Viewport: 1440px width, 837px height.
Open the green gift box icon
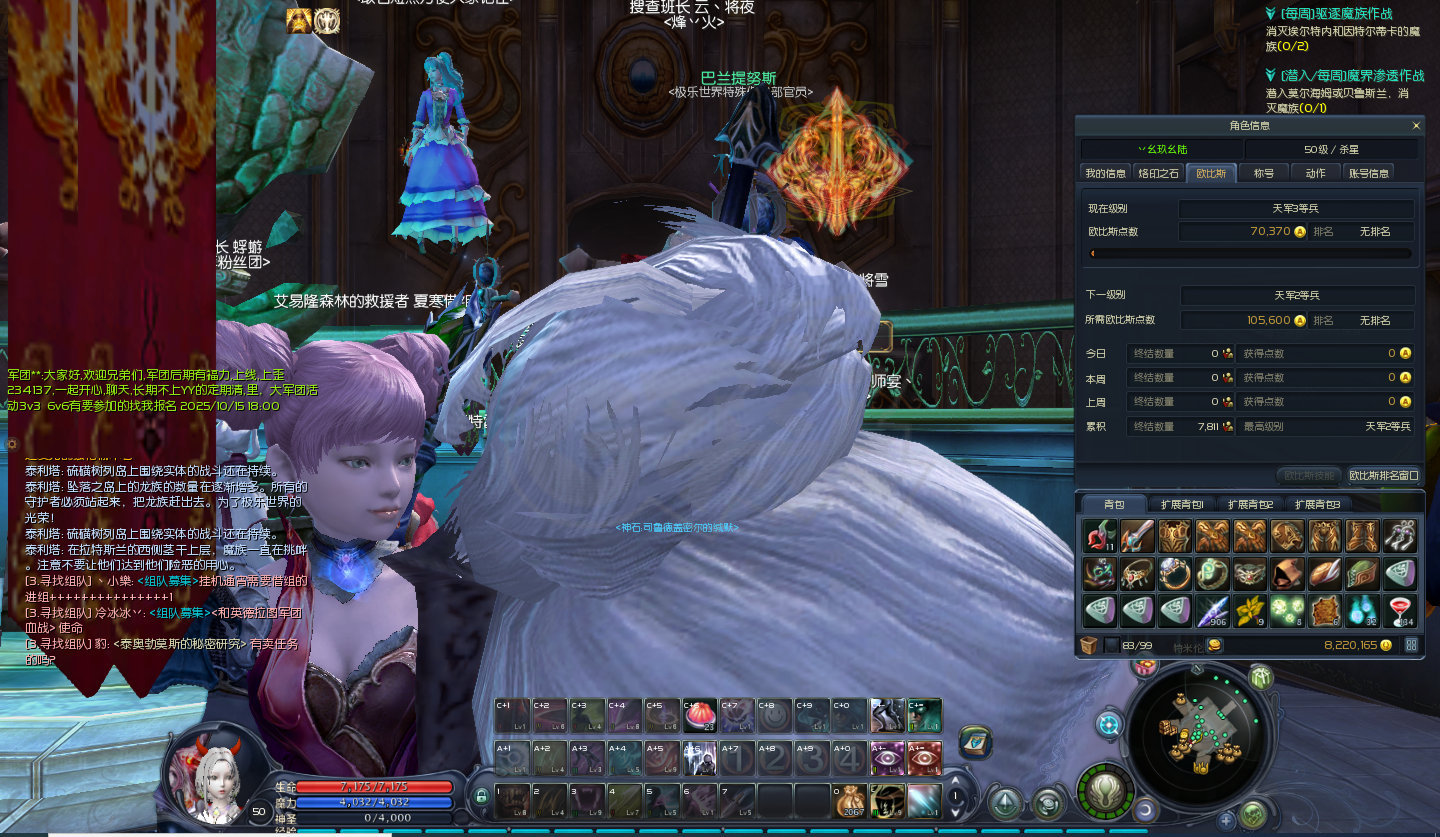tap(1260, 677)
